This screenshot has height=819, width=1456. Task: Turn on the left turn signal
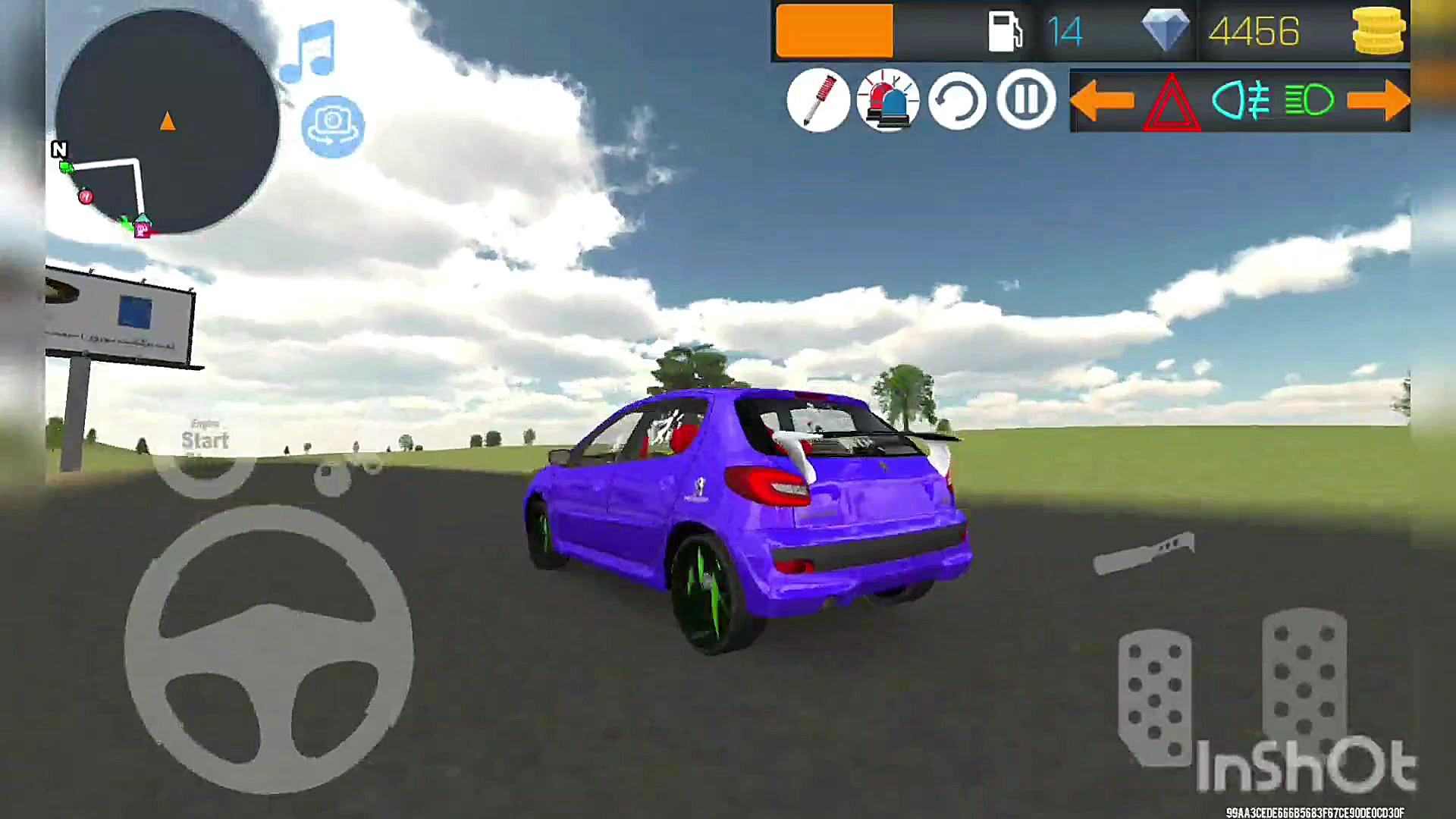click(1102, 100)
